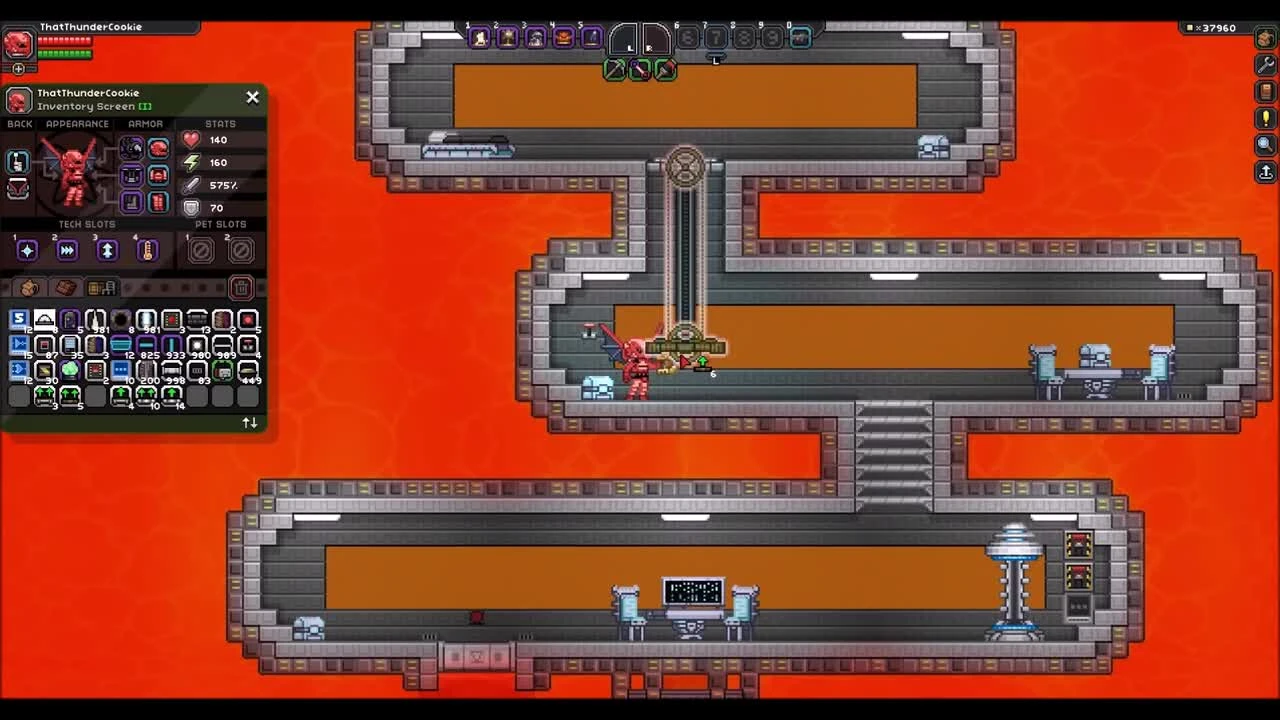Open the materials inventory tab

point(64,288)
